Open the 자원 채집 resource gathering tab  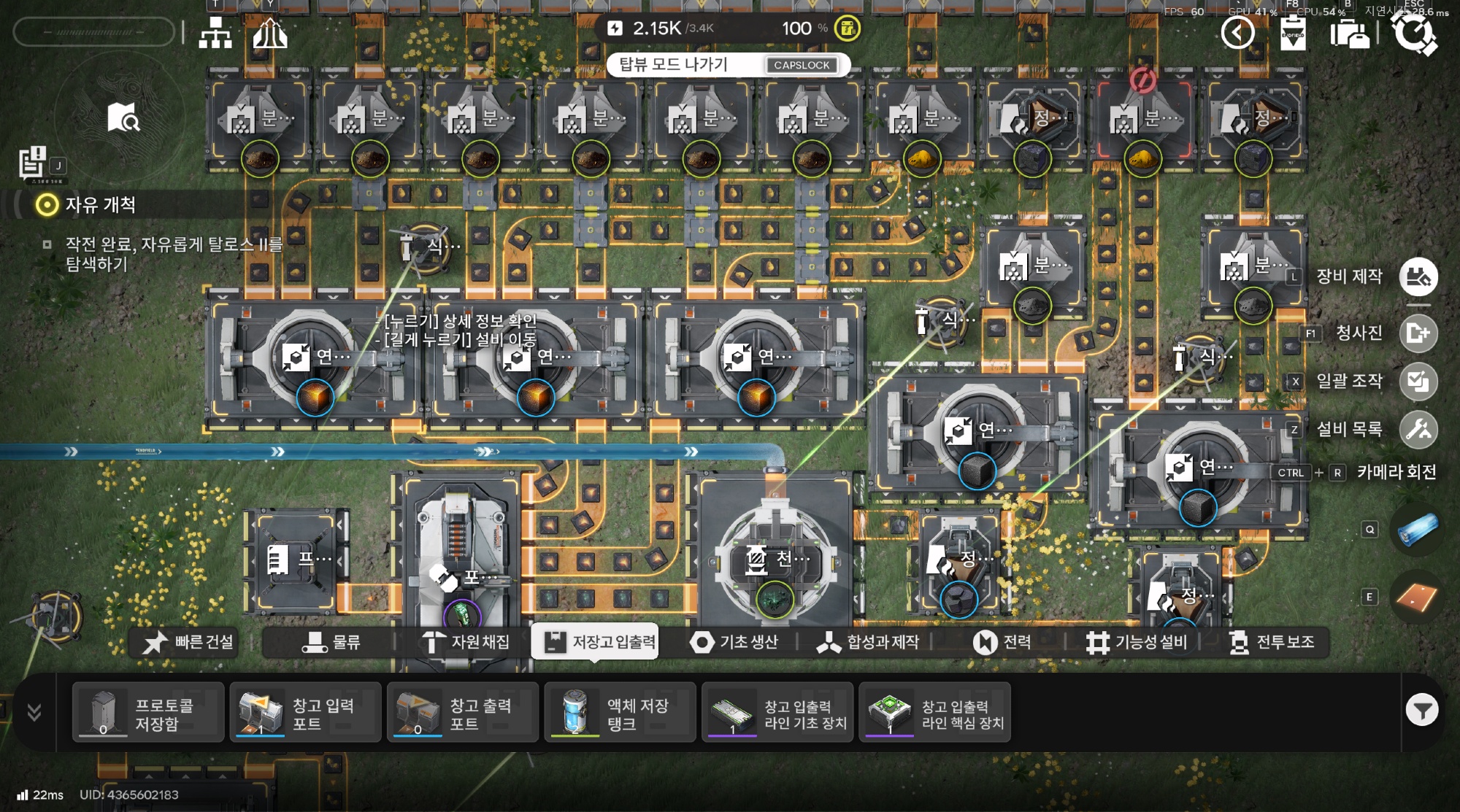466,642
